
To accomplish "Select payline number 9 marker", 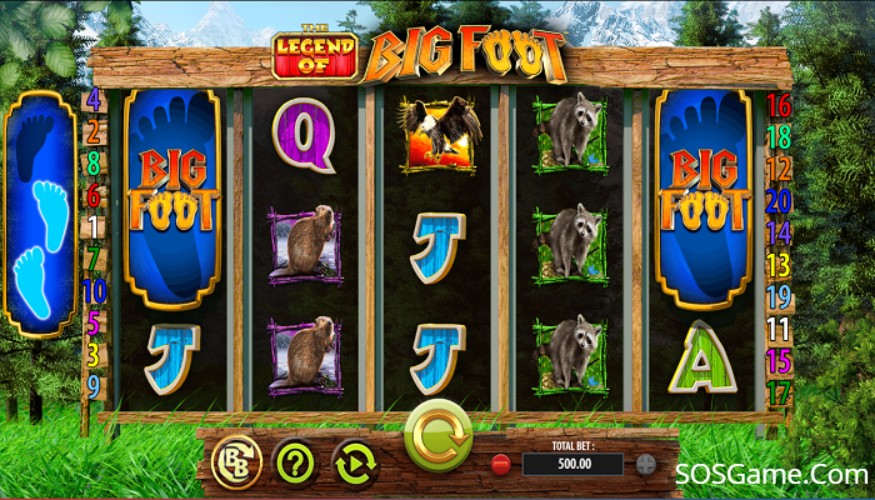I will (x=94, y=385).
